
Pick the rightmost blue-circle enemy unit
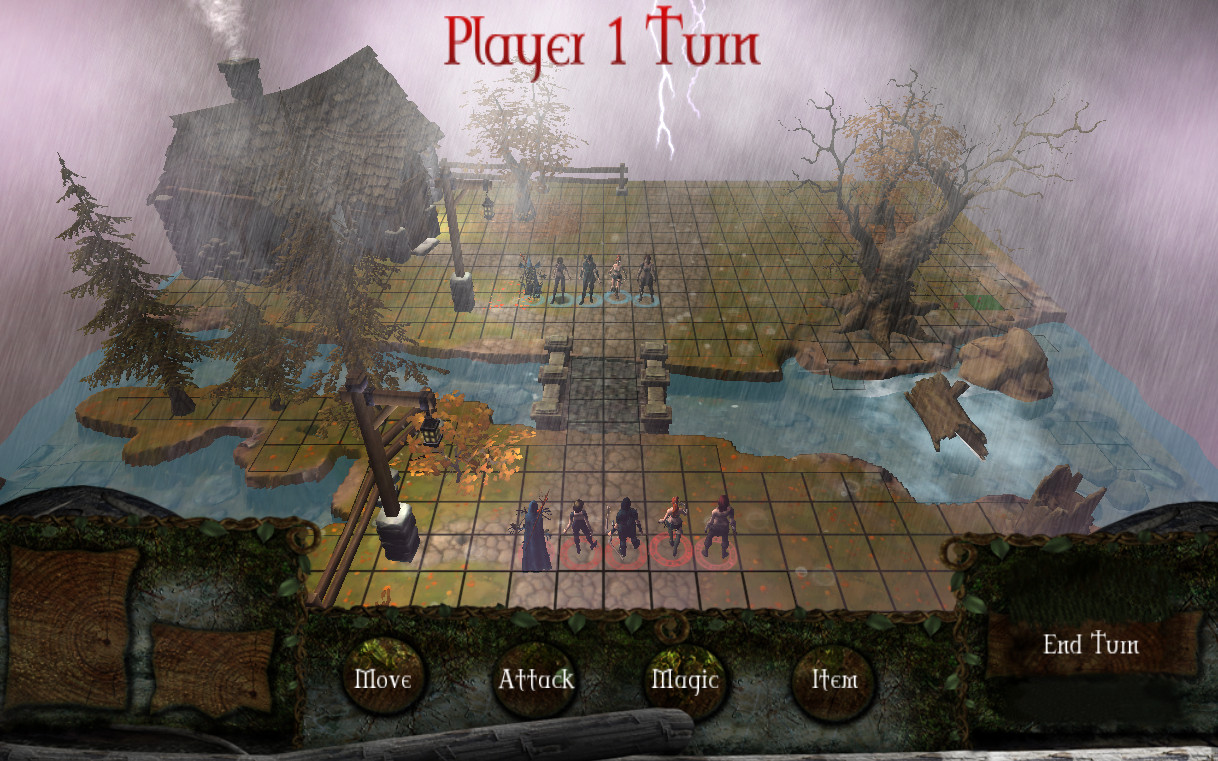coord(646,279)
